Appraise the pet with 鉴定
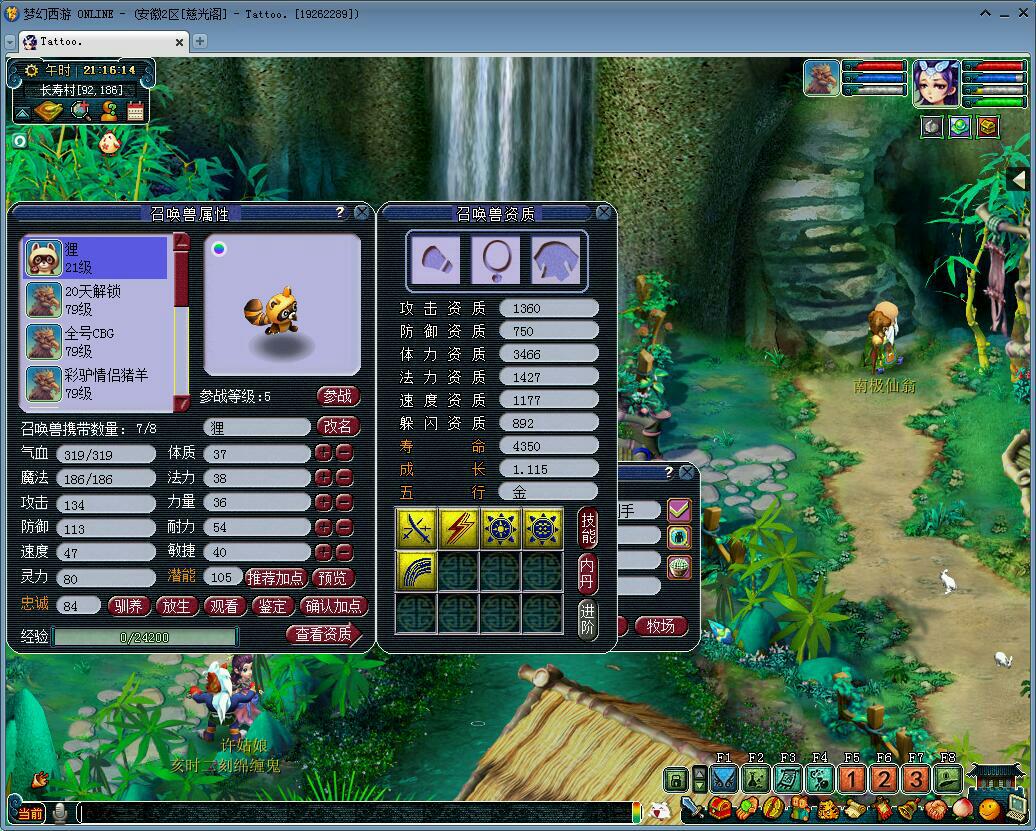This screenshot has width=1036, height=831. 272,605
